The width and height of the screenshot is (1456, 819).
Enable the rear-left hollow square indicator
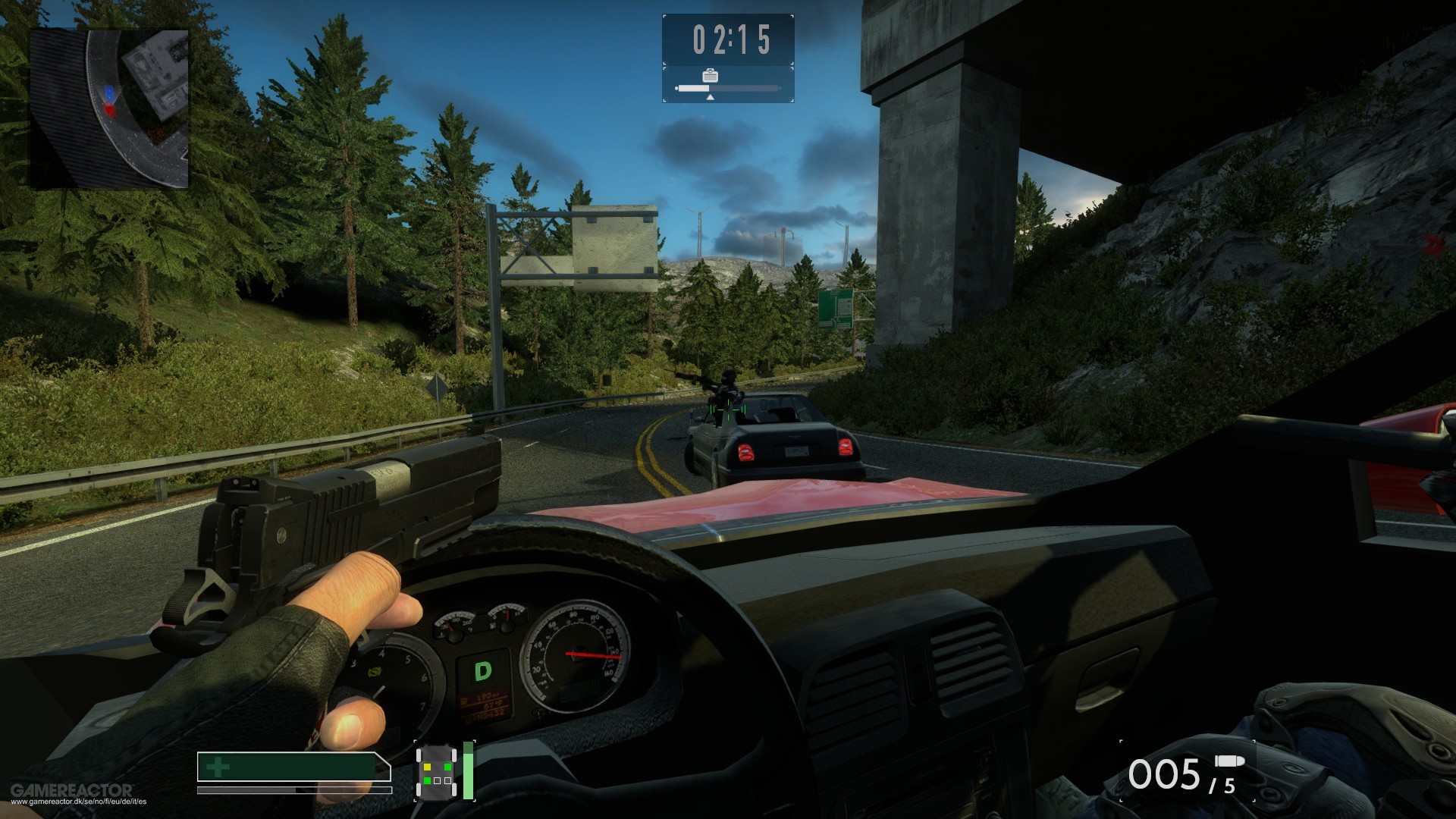coord(438,781)
